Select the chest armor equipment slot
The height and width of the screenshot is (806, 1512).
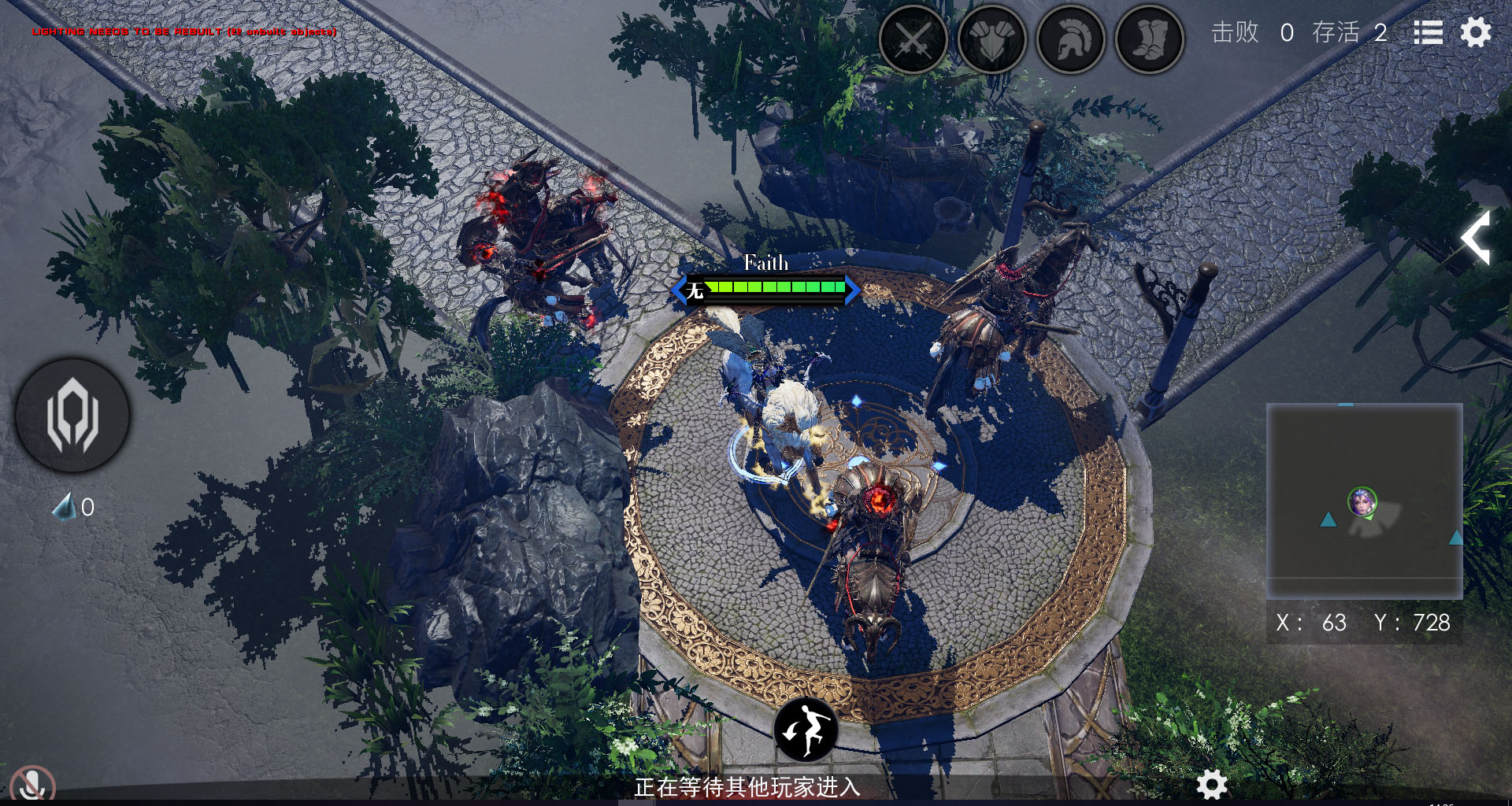(991, 39)
